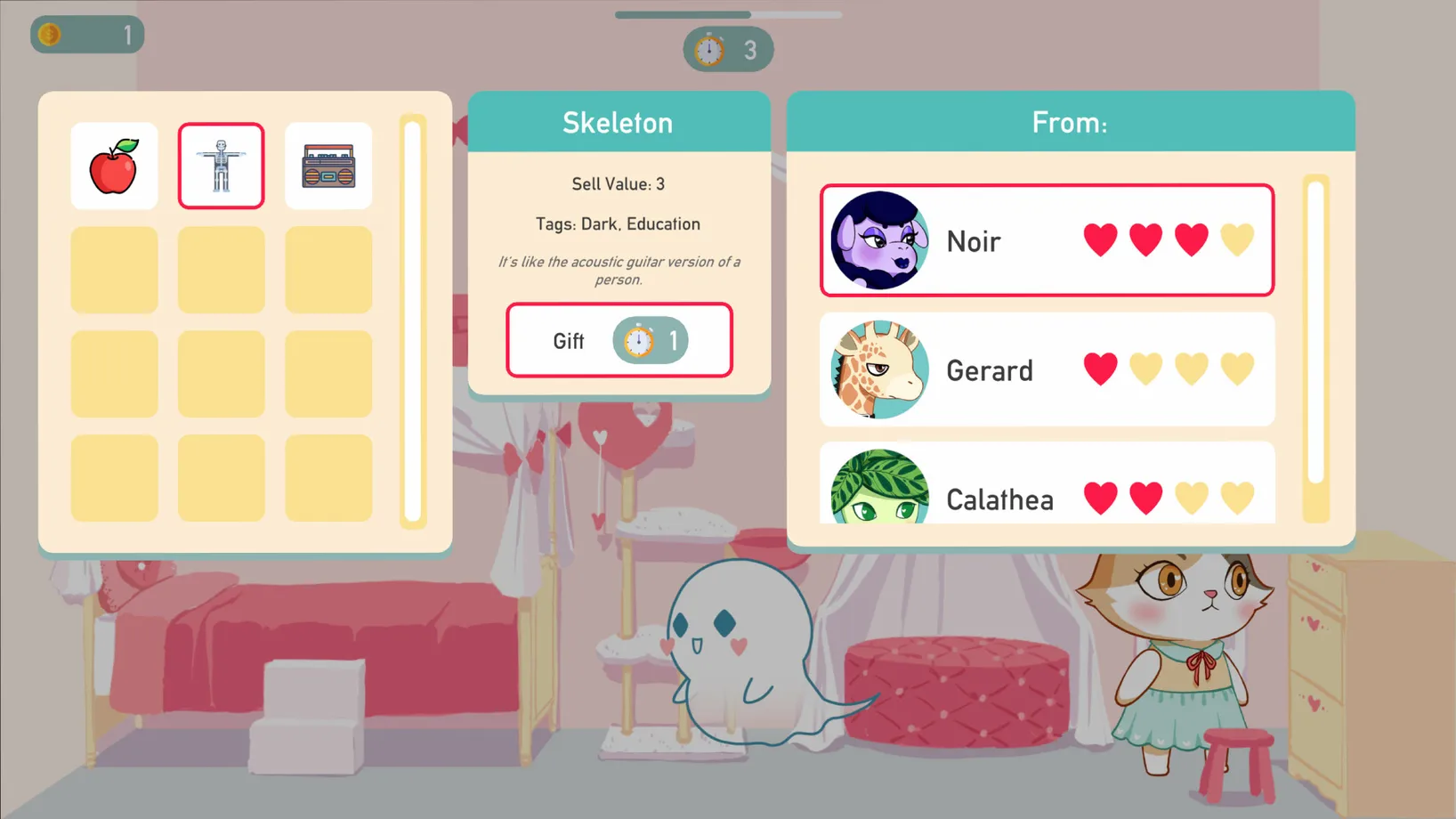This screenshot has height=819, width=1456.
Task: Choose Gerard from the character list
Action: (1047, 369)
